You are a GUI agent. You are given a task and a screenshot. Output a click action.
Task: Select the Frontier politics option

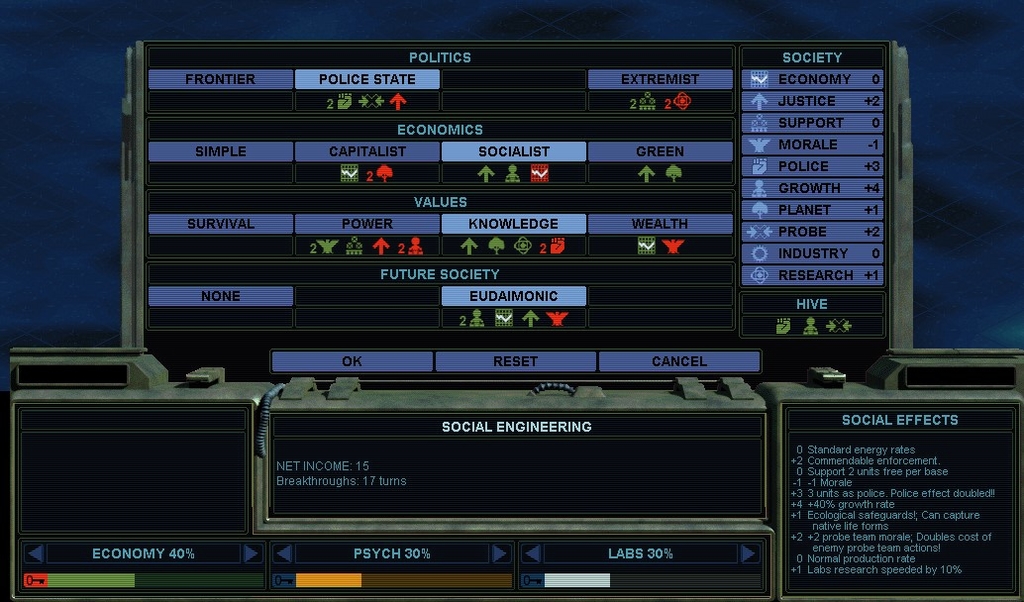coord(220,79)
